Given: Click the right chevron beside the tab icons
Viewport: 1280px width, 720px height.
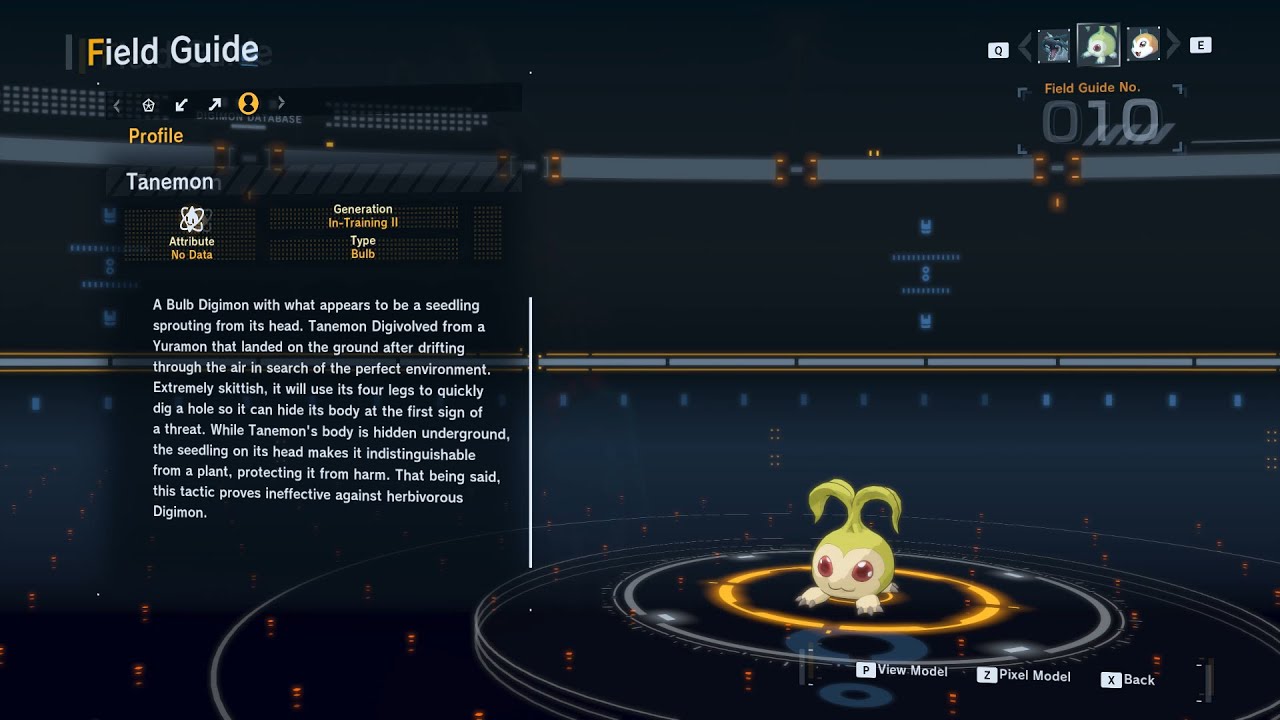Looking at the screenshot, I should 281,103.
